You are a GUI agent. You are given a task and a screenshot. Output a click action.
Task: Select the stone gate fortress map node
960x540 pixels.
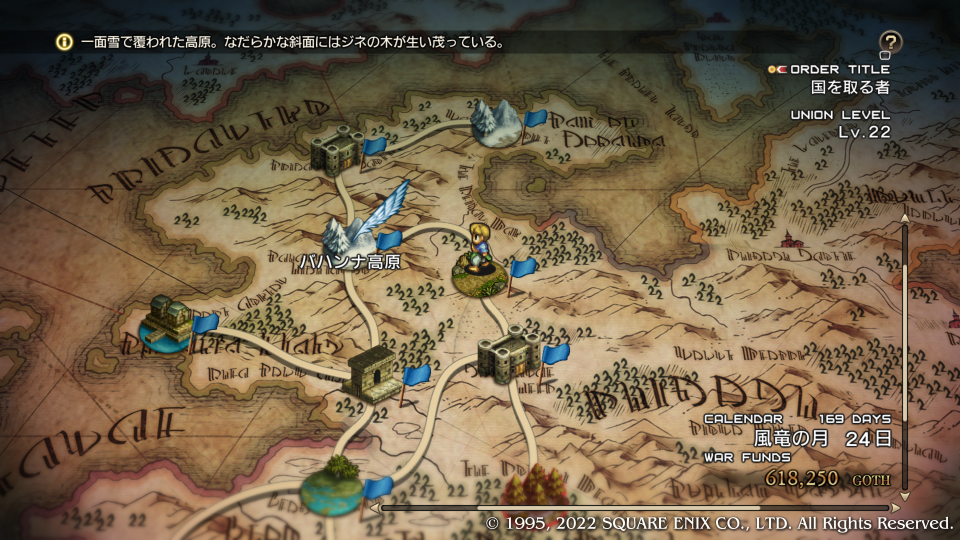(372, 375)
